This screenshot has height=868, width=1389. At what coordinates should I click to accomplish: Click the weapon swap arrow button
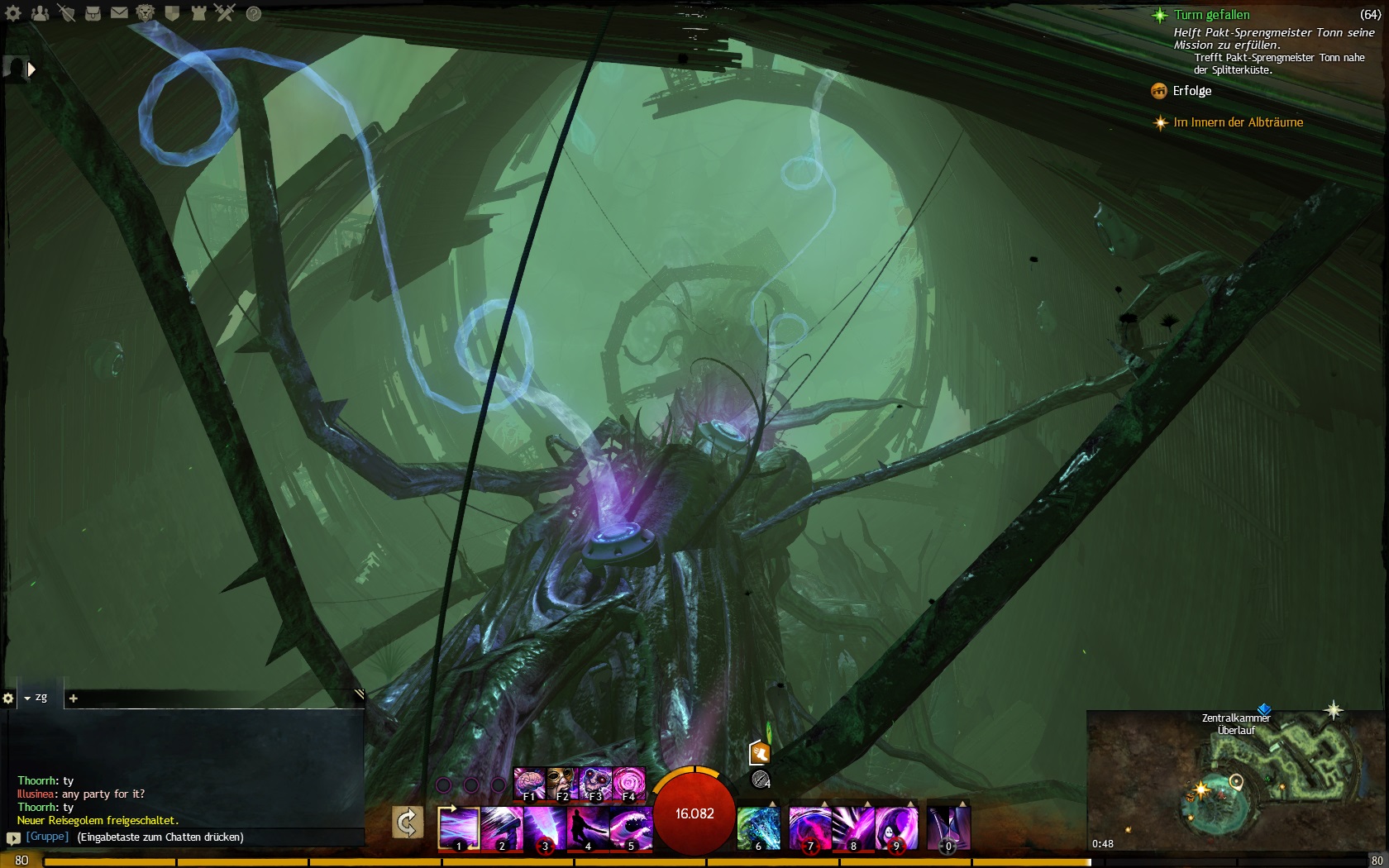click(408, 823)
